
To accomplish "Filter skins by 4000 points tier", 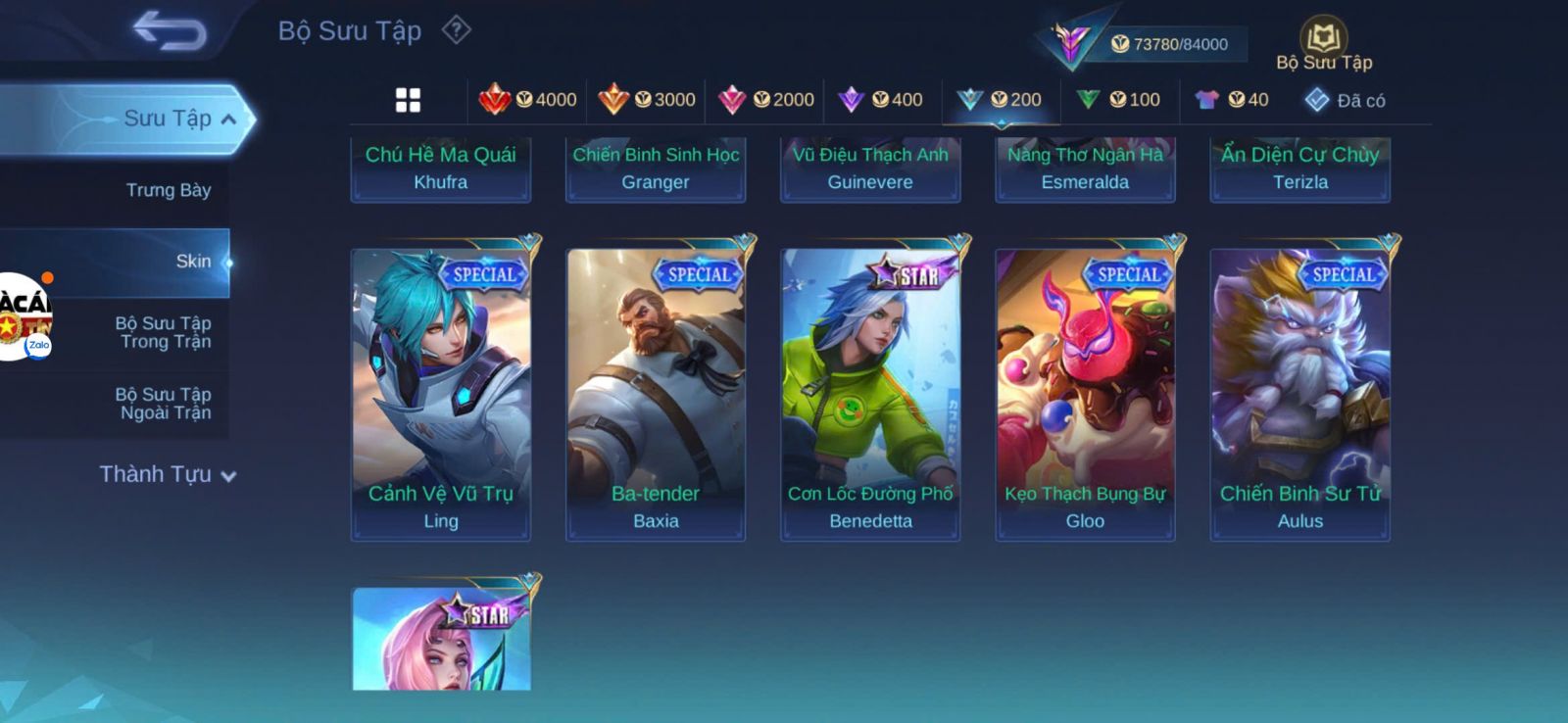I will pos(527,100).
